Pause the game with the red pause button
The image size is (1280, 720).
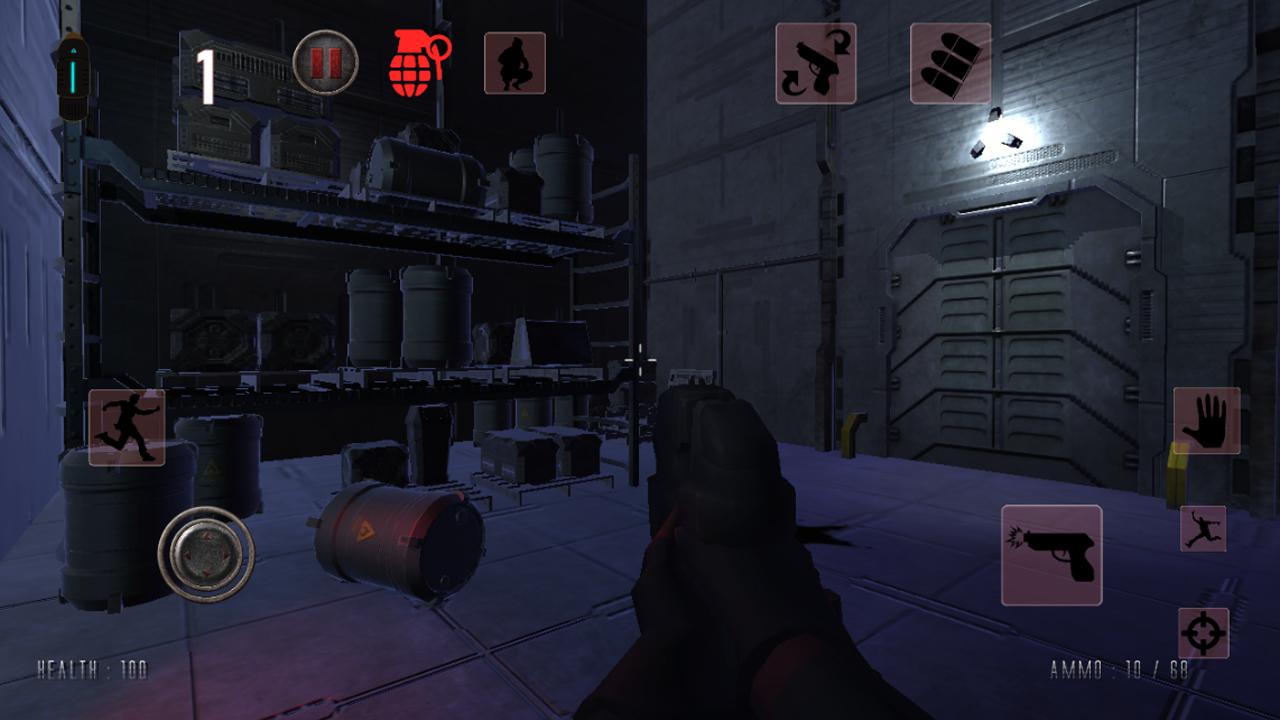[325, 63]
